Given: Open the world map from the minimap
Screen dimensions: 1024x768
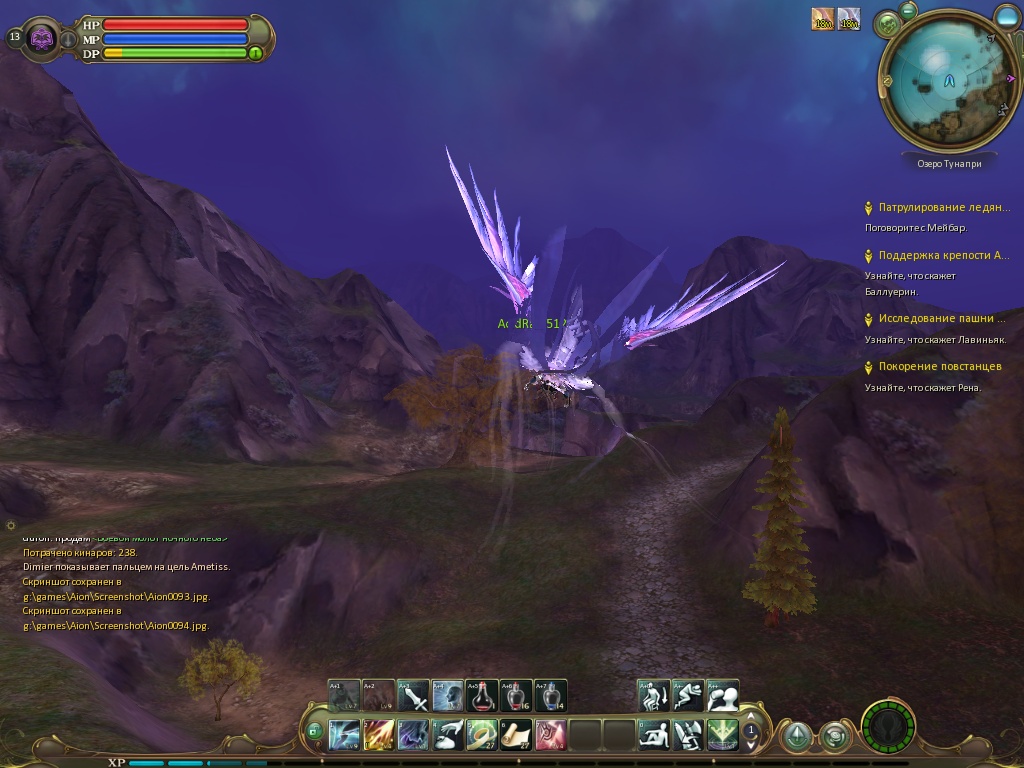Looking at the screenshot, I should (887, 23).
